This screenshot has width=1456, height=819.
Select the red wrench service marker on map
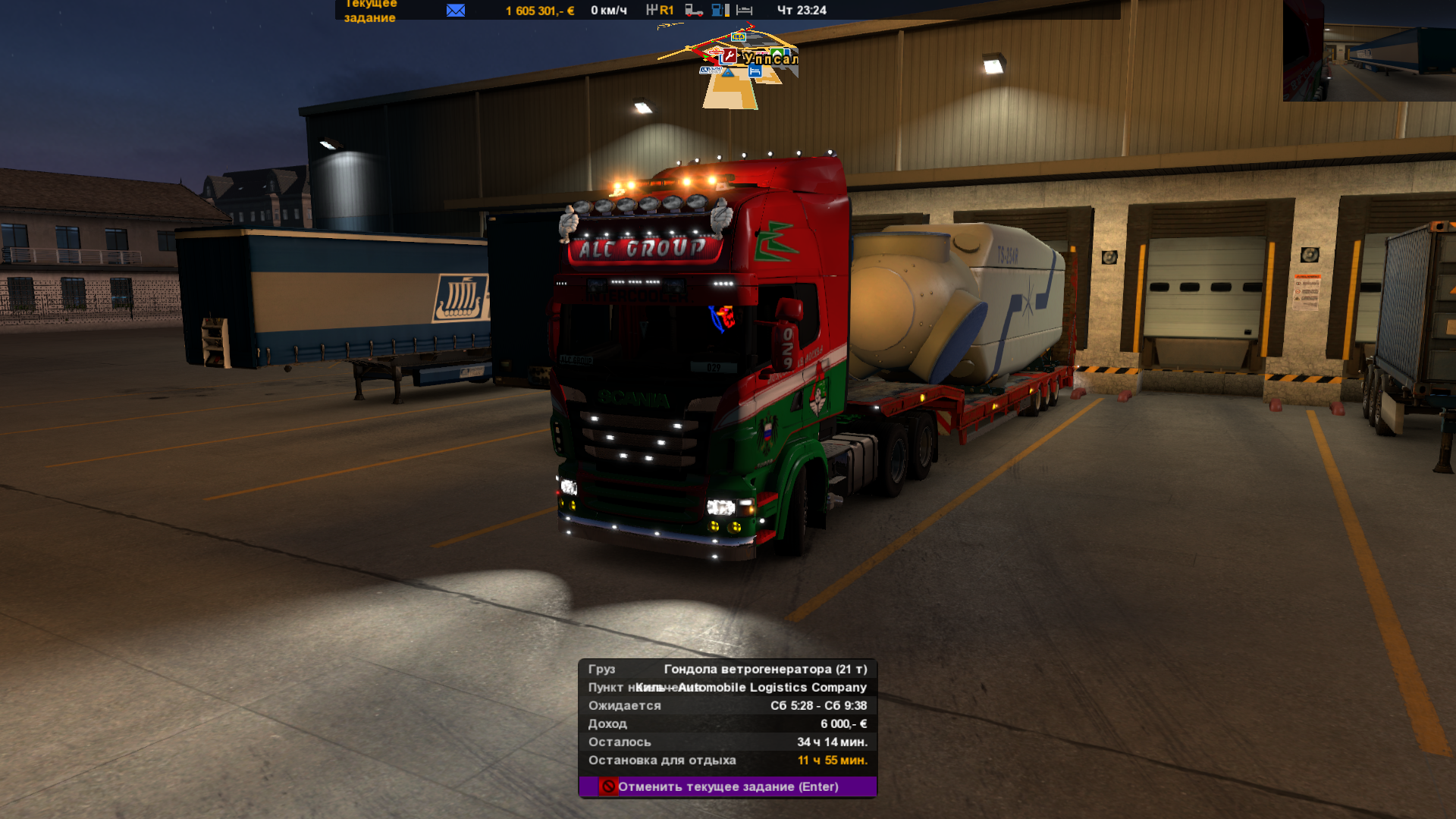point(730,55)
